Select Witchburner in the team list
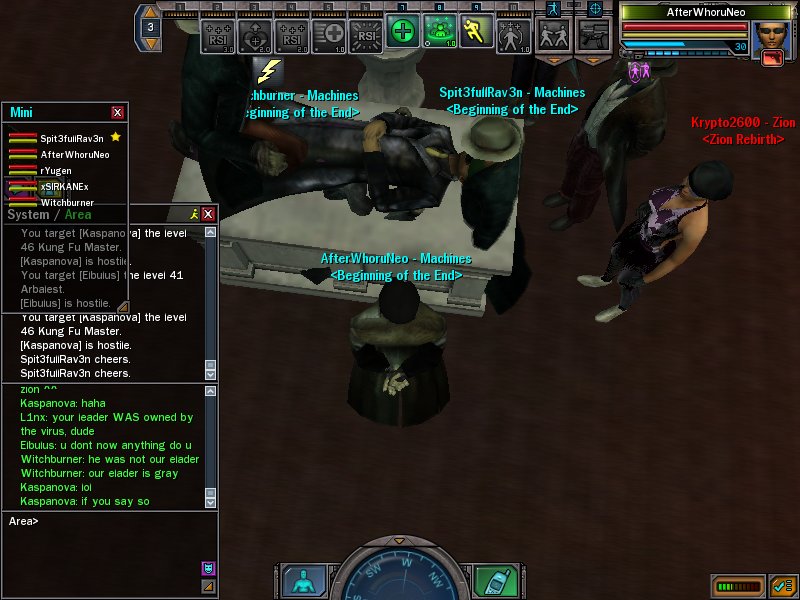Viewport: 800px width, 600px height. tap(67, 203)
